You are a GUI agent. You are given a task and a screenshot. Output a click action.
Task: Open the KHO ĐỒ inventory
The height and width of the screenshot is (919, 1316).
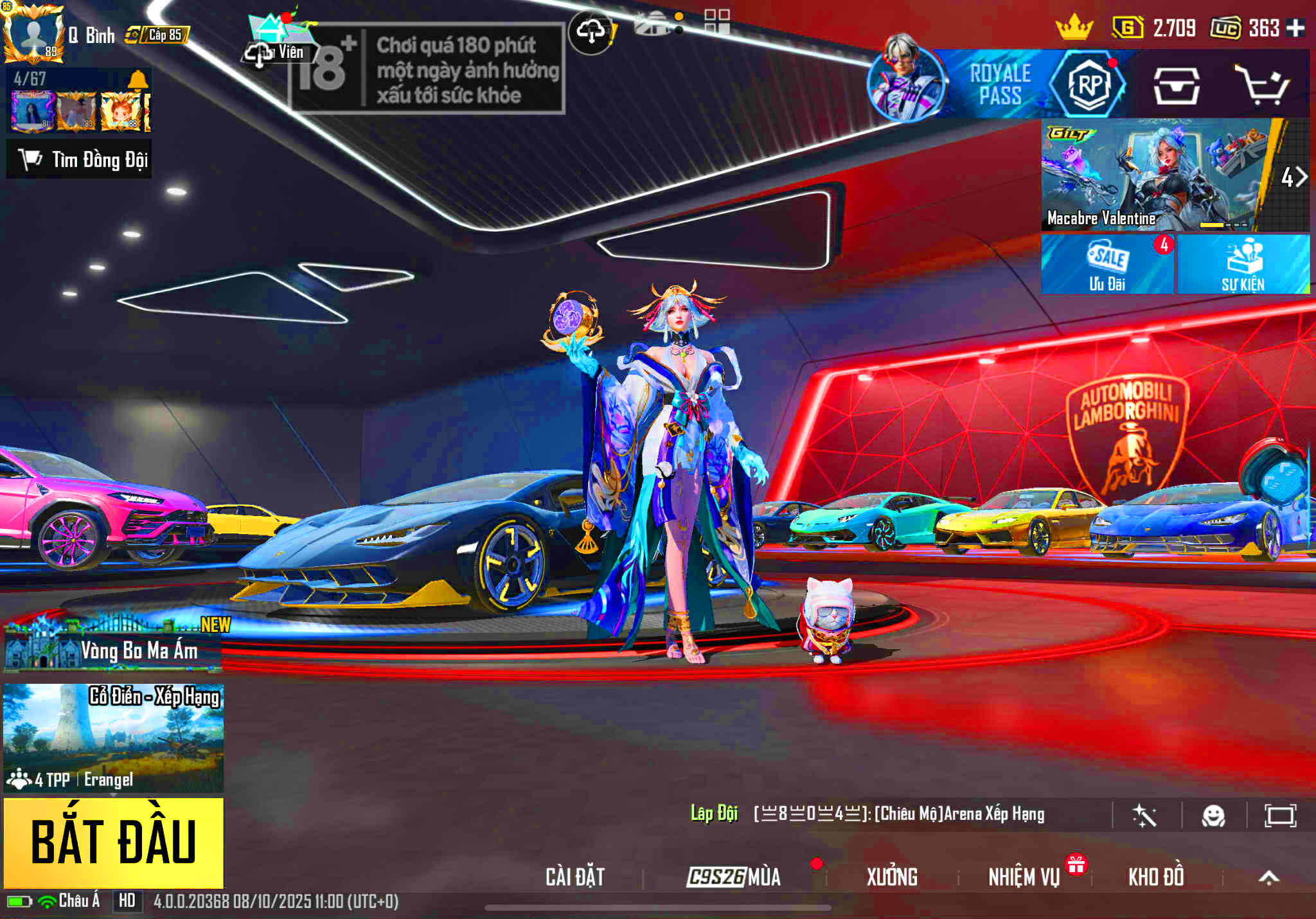coord(1156,877)
